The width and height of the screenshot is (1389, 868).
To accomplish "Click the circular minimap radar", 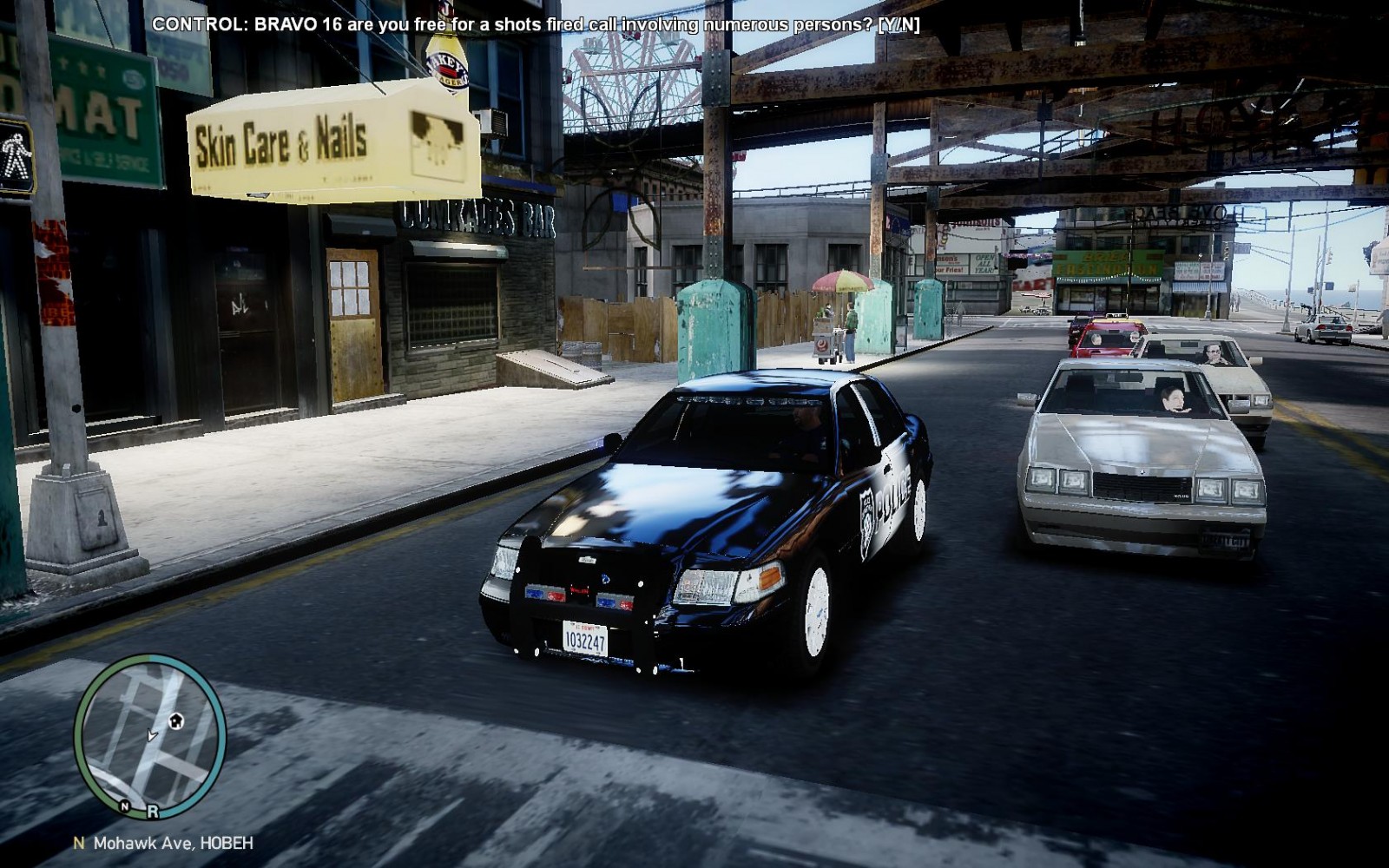I will 149,737.
